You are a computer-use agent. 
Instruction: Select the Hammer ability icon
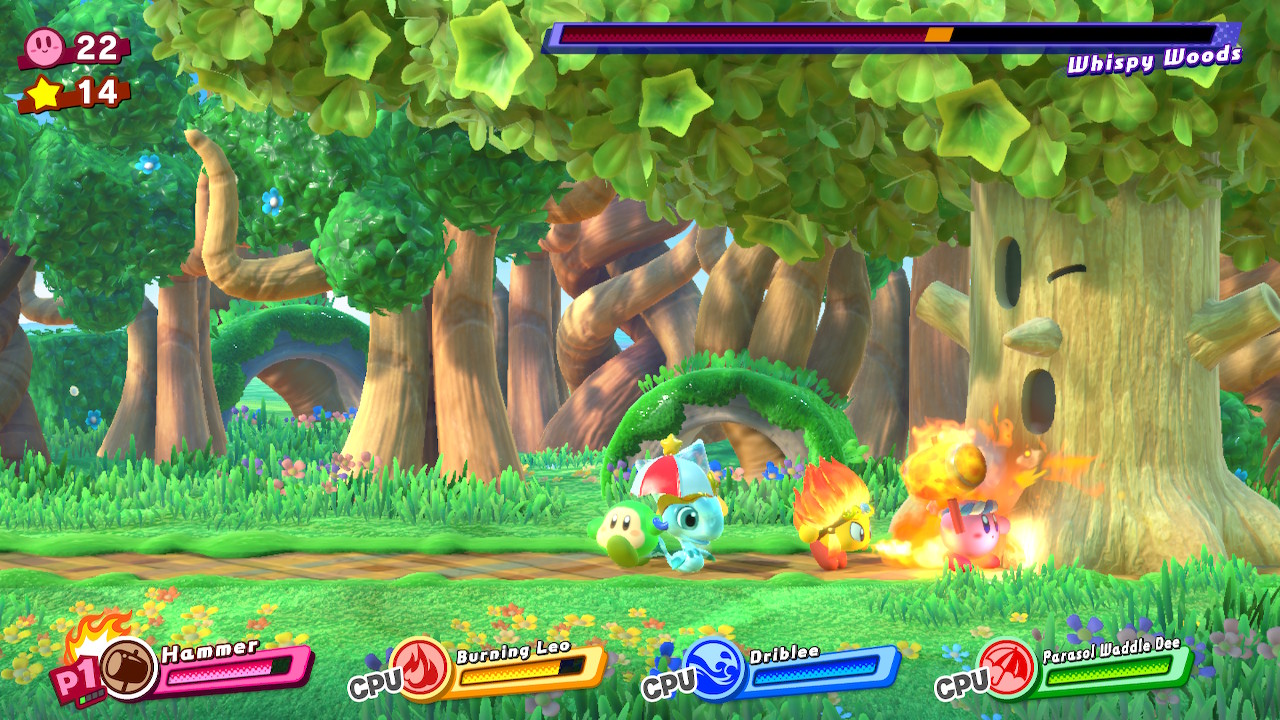(x=129, y=667)
